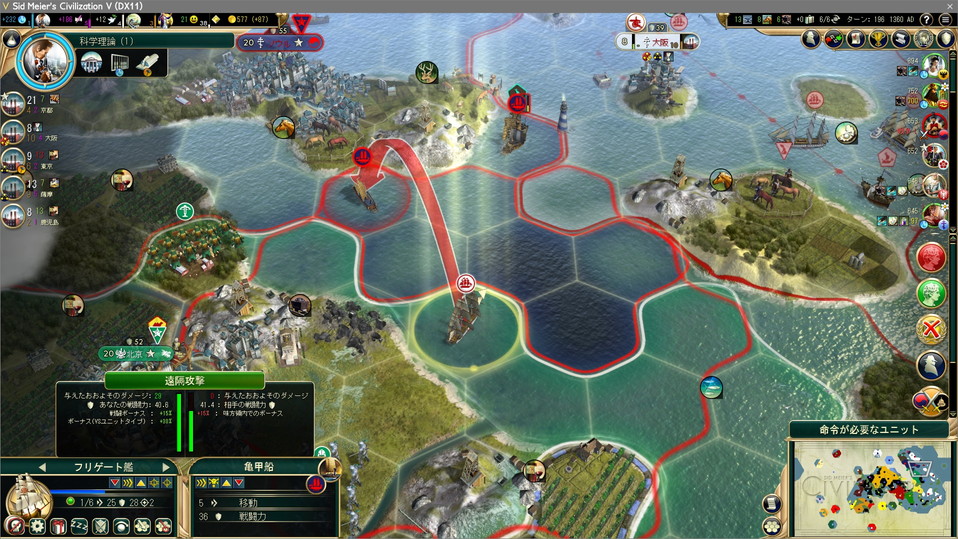Open the main menu list button
Screen dimensions: 958x539
click(x=946, y=19)
